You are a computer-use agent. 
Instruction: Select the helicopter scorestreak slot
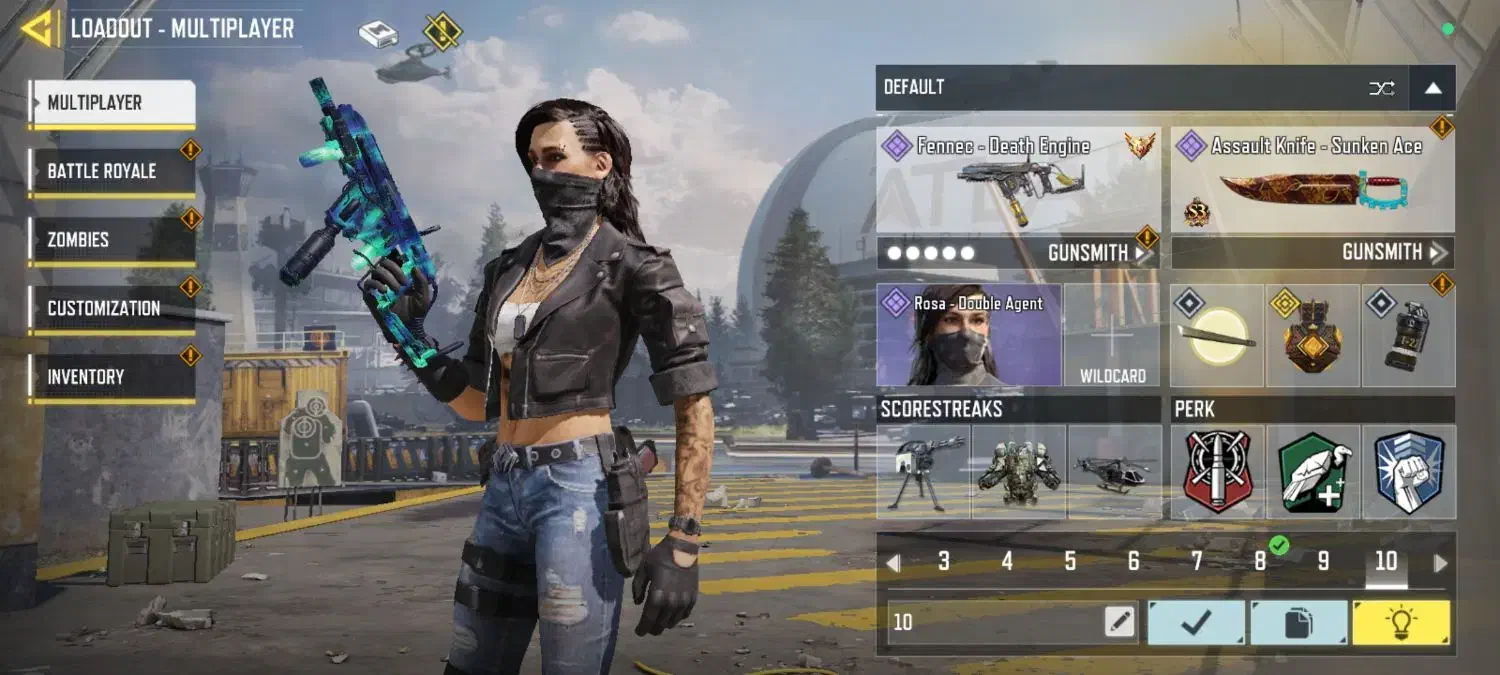point(1114,471)
